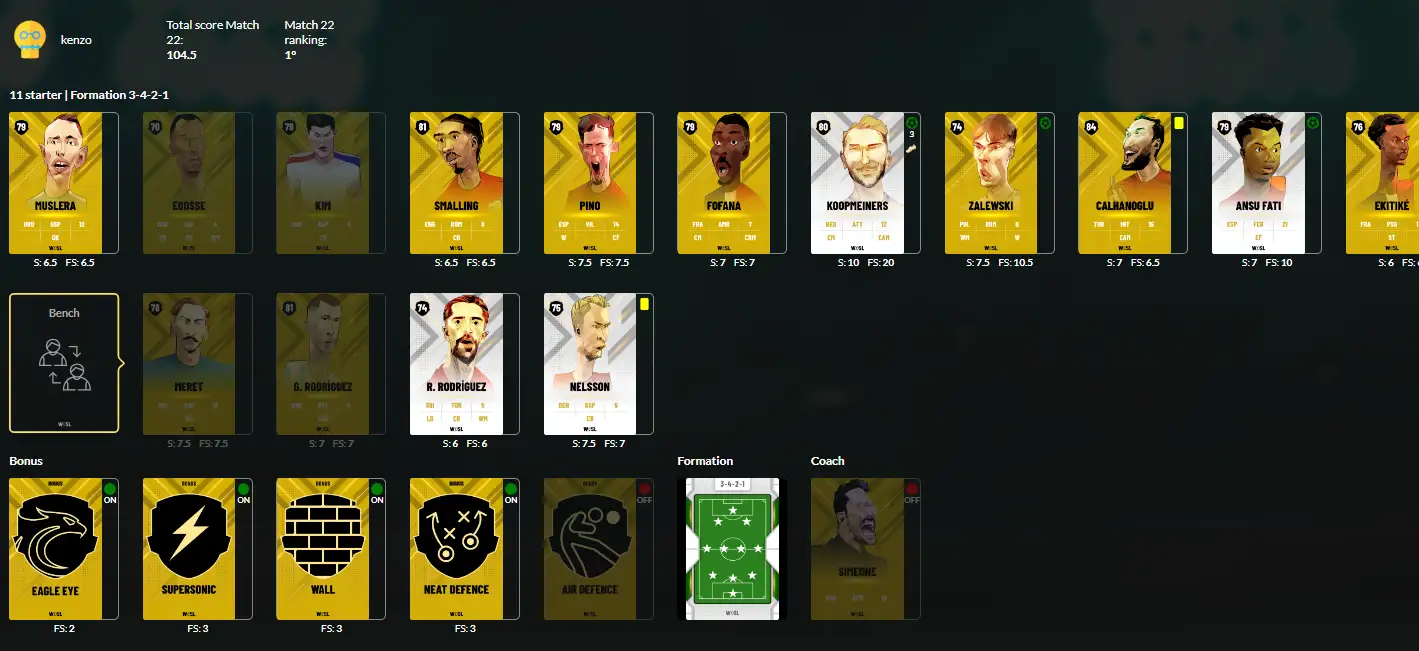Select the Calhanoglu player card
This screenshot has width=1419, height=651.
1125,182
